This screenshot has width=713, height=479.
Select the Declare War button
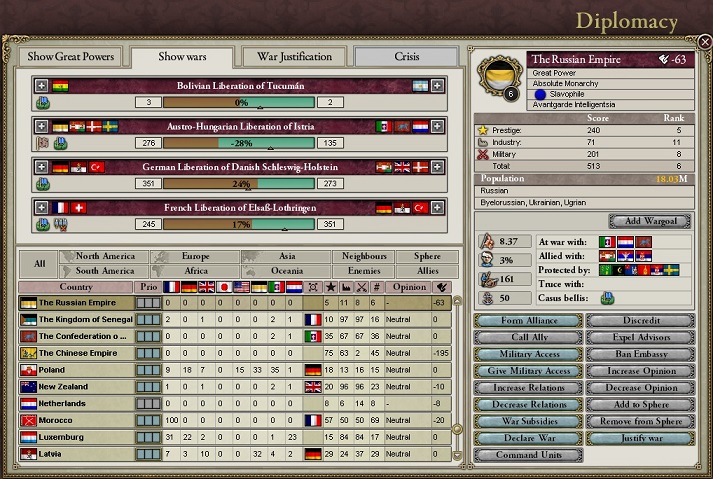527,438
